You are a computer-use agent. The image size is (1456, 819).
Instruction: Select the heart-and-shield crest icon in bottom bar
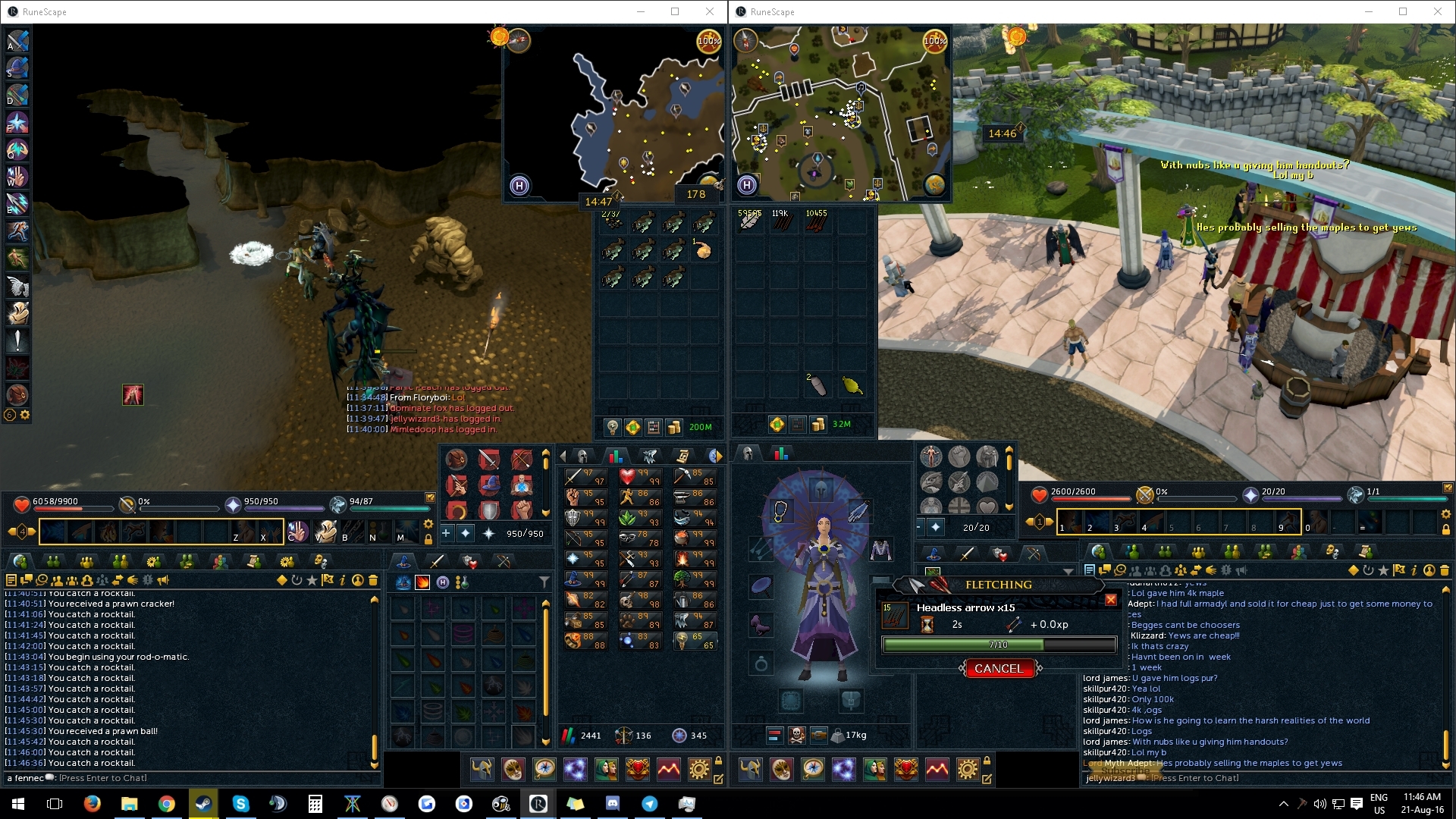[638, 769]
